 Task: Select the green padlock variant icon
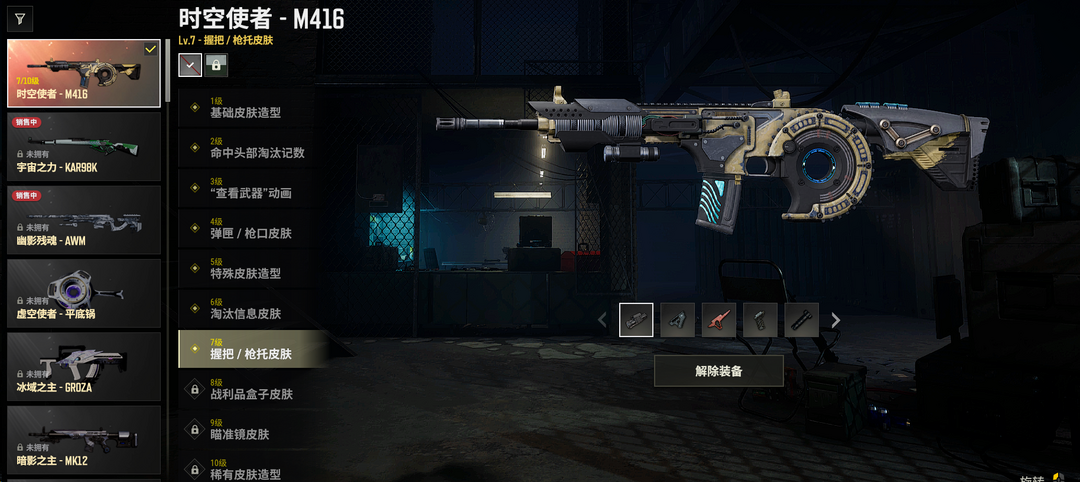pyautogui.click(x=216, y=65)
